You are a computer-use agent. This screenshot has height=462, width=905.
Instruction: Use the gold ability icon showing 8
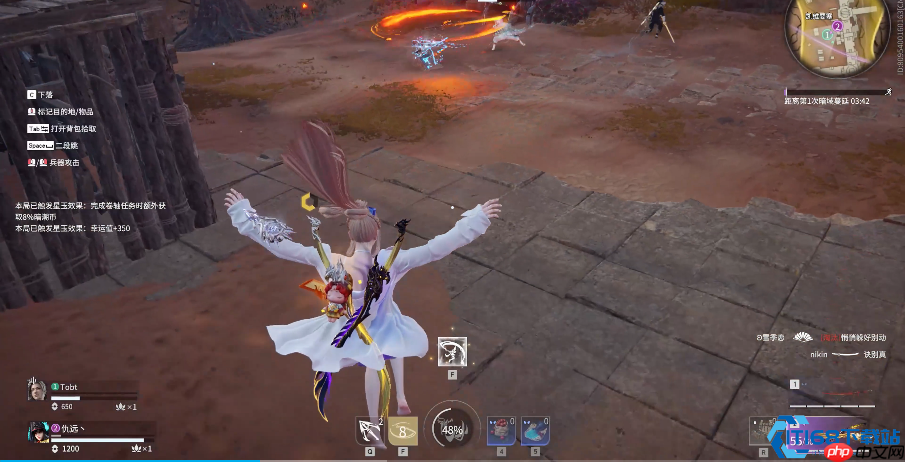(404, 430)
